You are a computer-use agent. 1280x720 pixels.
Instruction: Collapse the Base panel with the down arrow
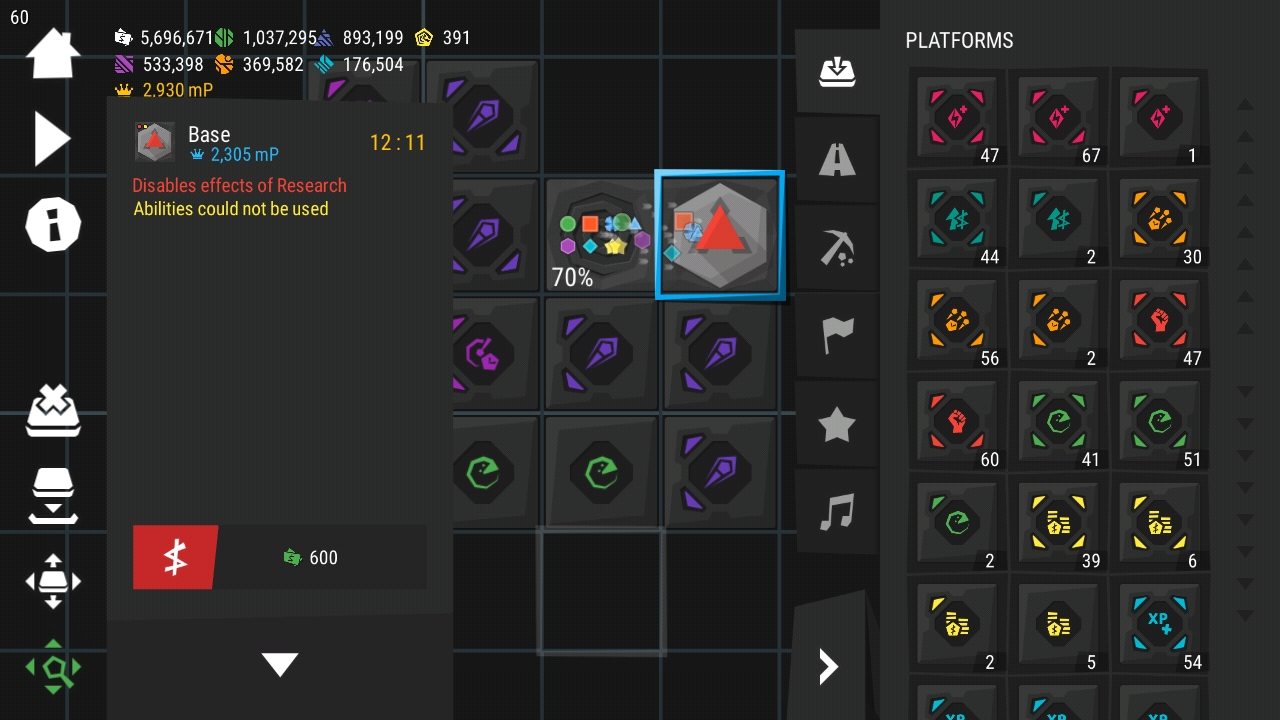click(x=279, y=665)
